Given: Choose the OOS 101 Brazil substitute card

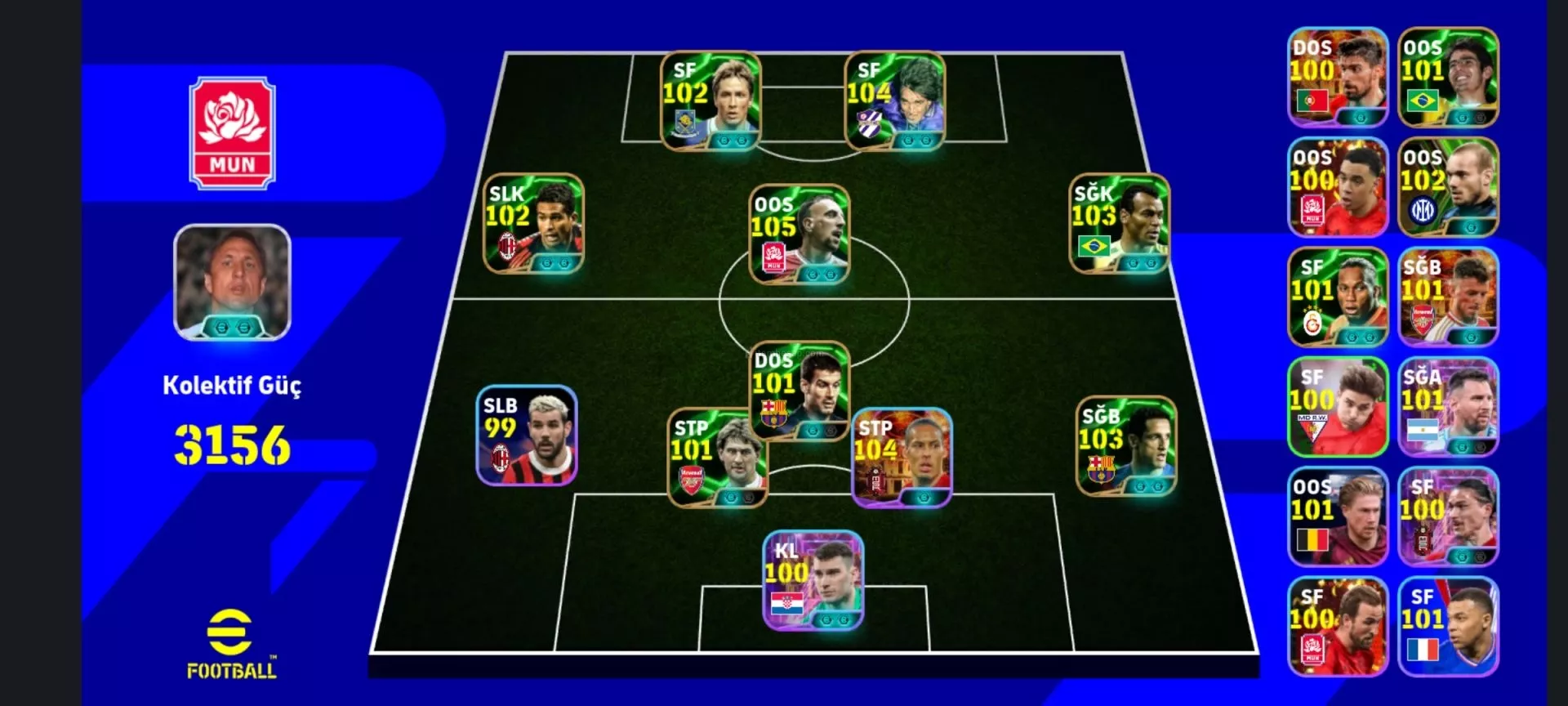Looking at the screenshot, I should pos(1448,78).
